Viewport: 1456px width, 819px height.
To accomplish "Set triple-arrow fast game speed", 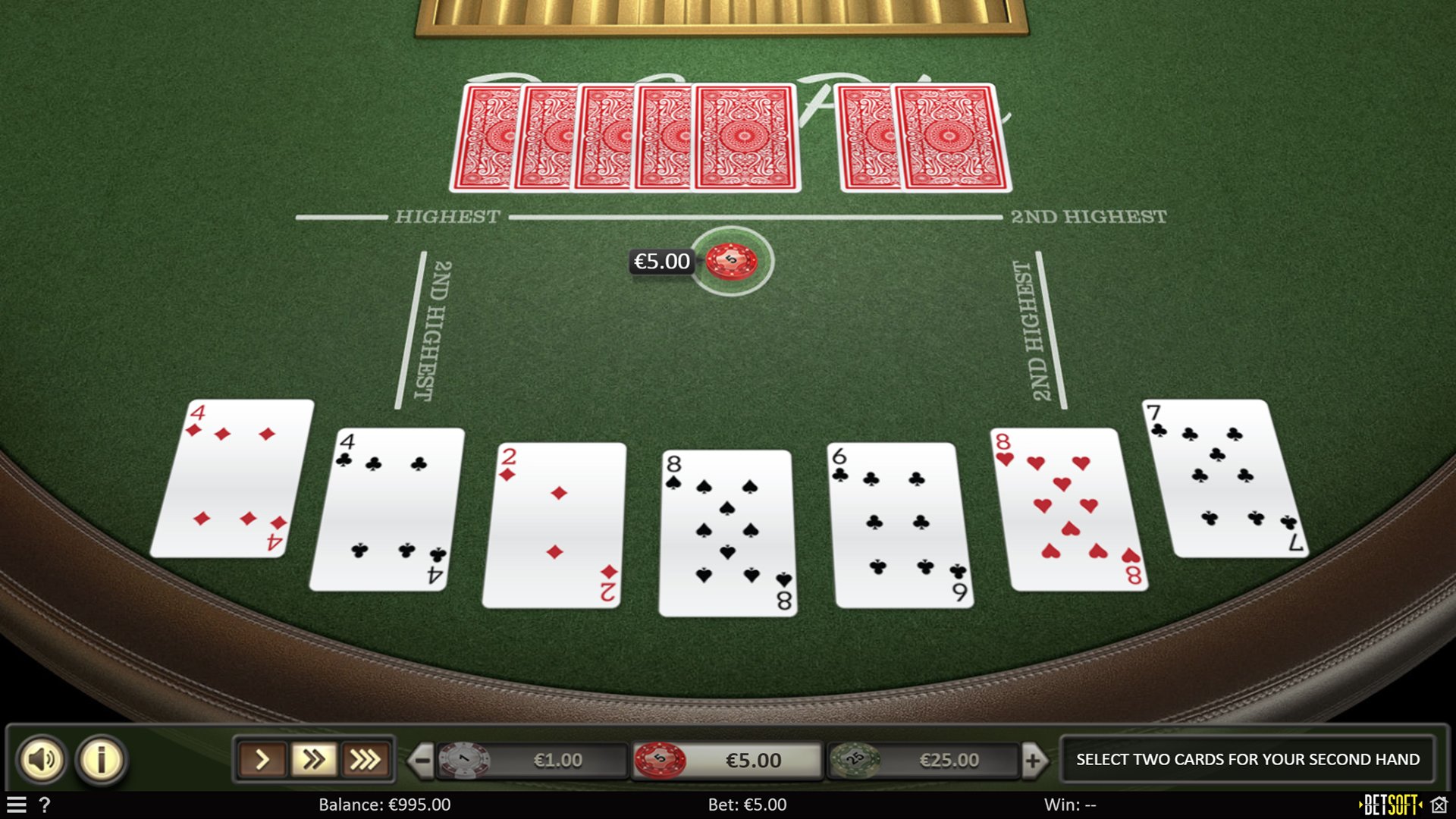I will click(x=365, y=759).
